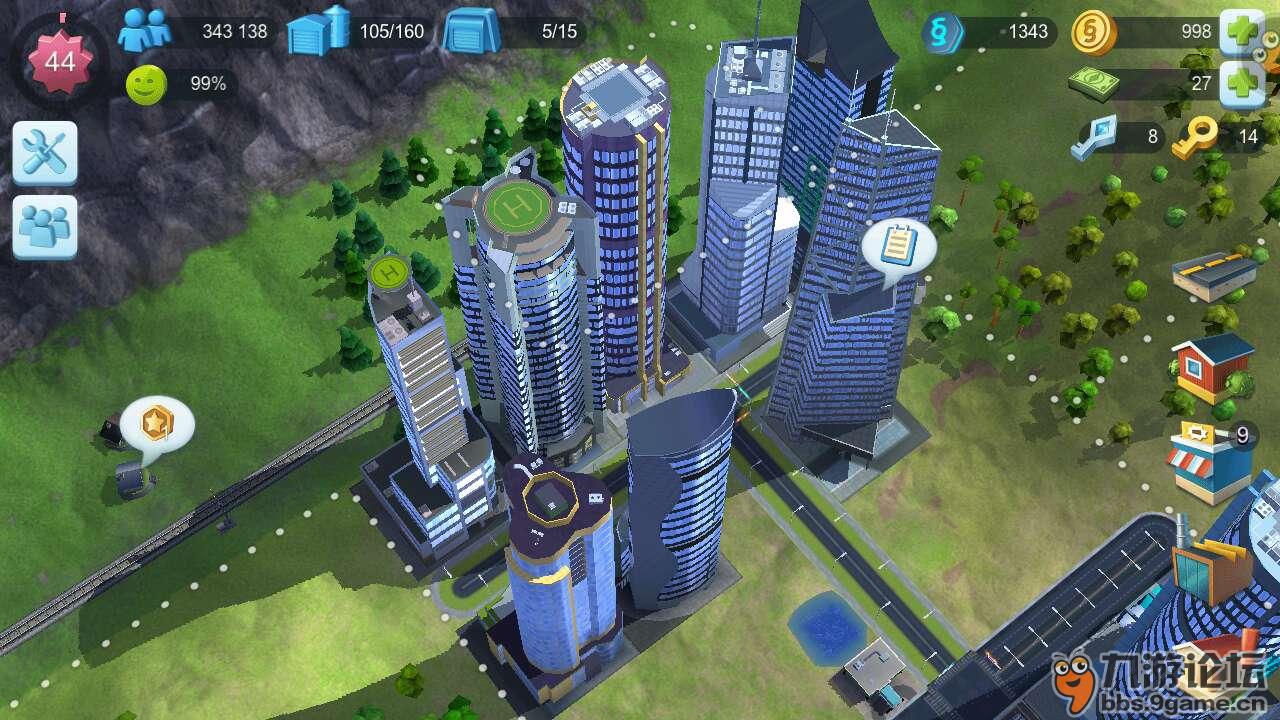Screen dimensions: 1280x720
Task: Tap the platinum key icon showing 8
Action: pyautogui.click(x=1095, y=137)
